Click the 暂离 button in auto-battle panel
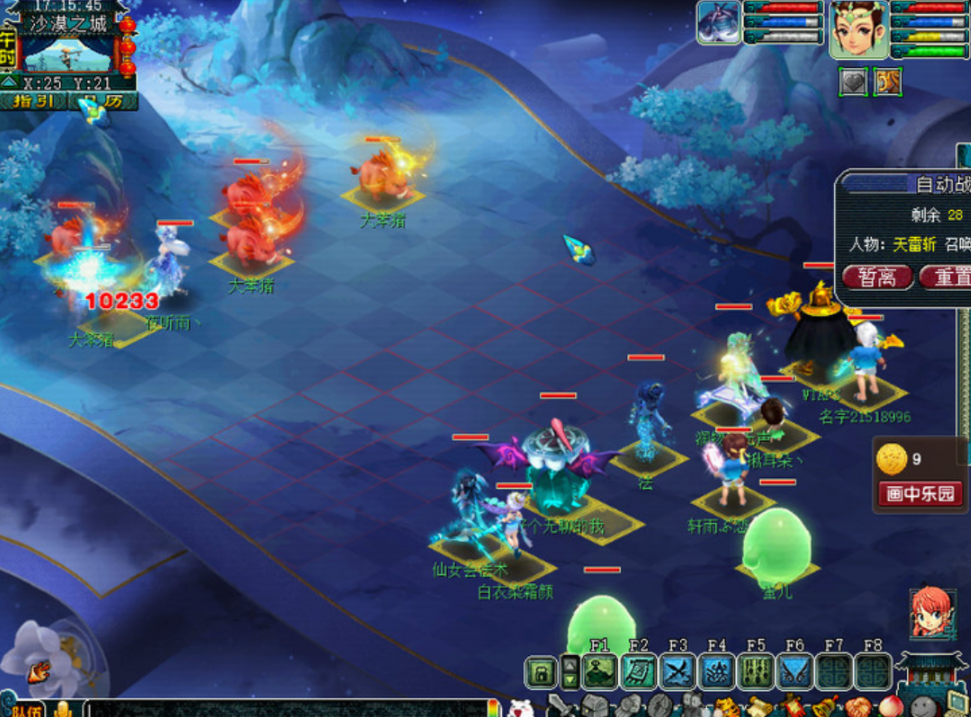Viewport: 971px width, 717px height. 878,277
